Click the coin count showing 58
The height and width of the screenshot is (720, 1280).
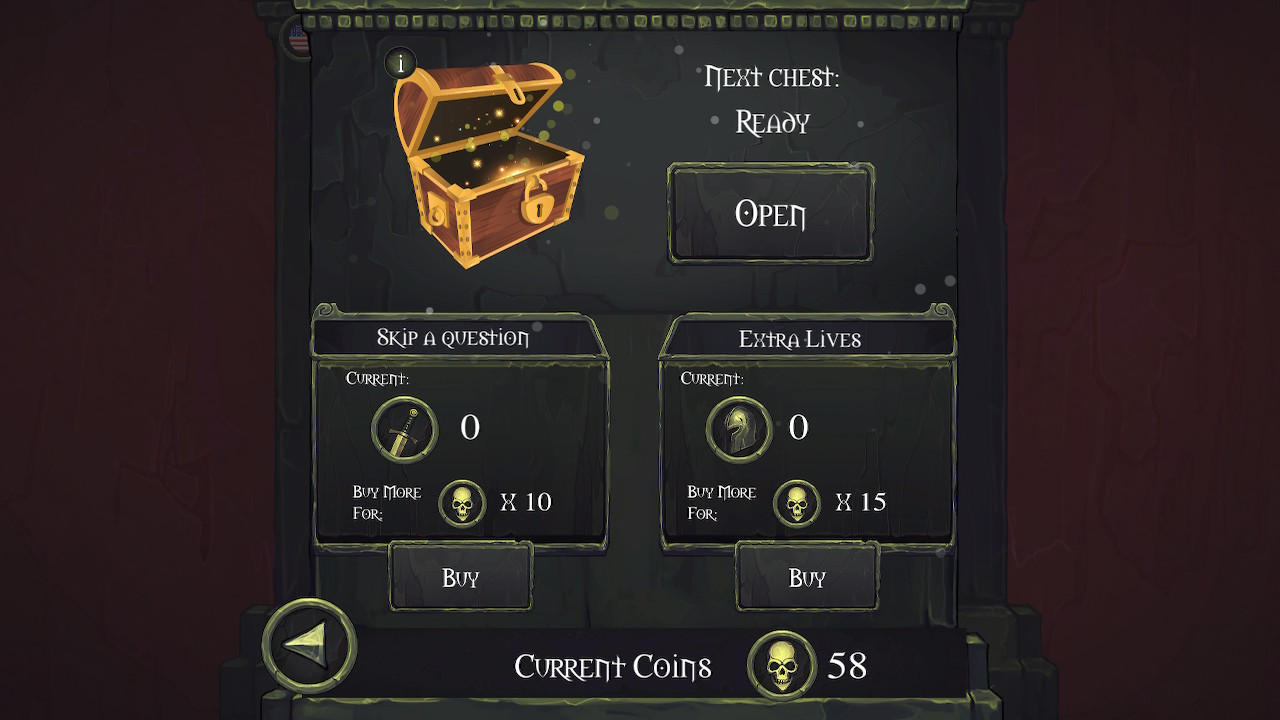tap(846, 663)
